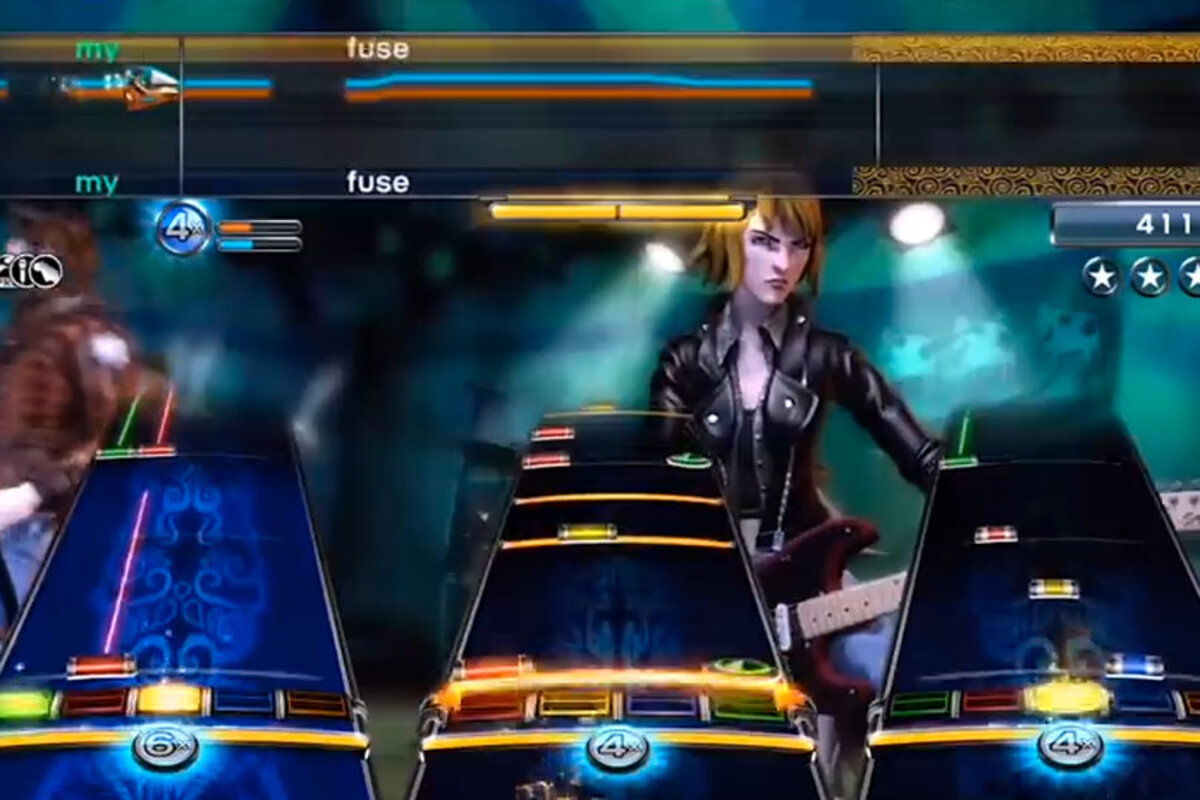Click the vocals 4x multiplier badge beside the meters
This screenshot has height=800, width=1200.
pos(183,229)
